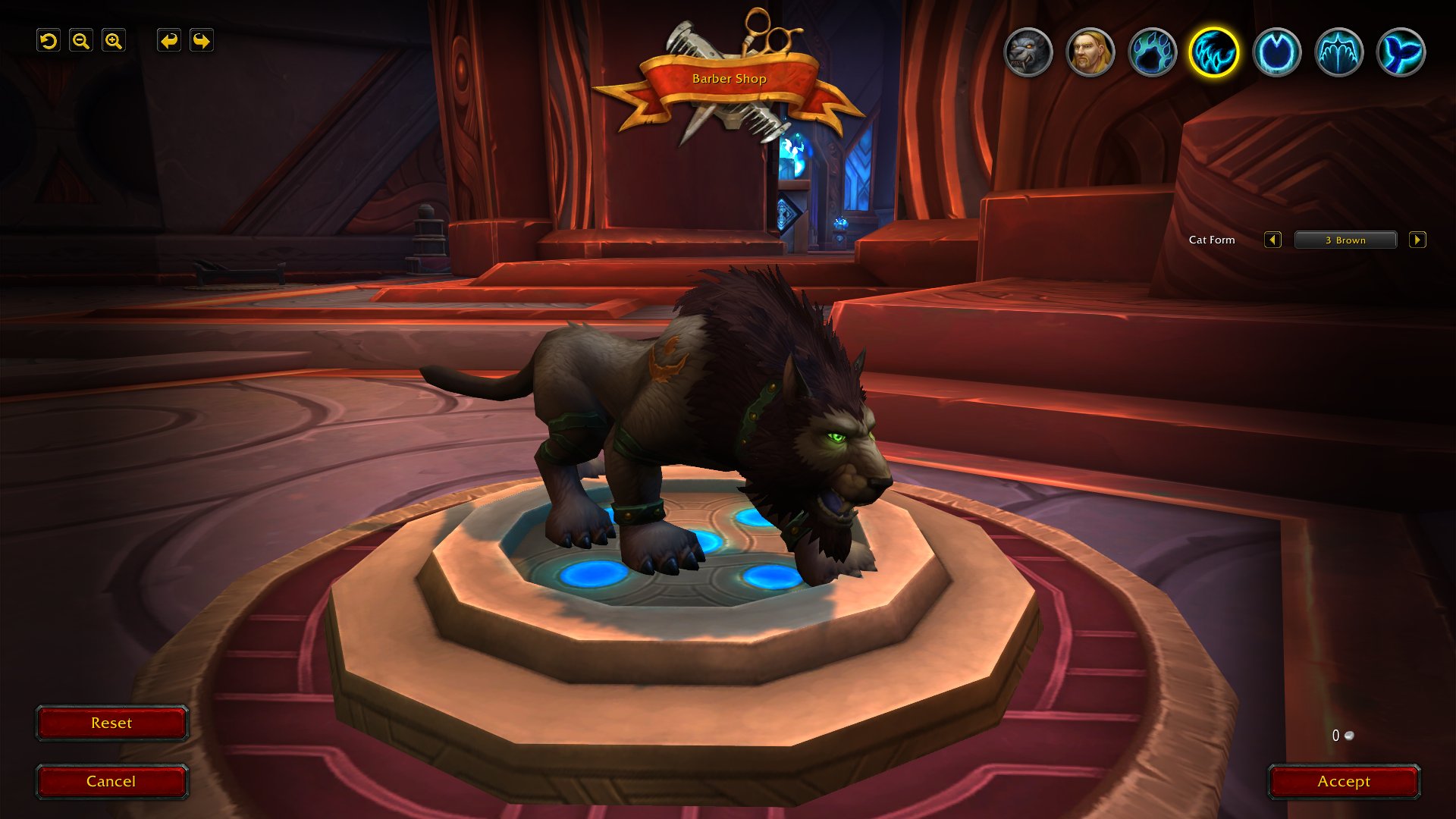Screen dimensions: 1456x819
Task: Open the moonkin crescent form tab
Action: click(1277, 52)
